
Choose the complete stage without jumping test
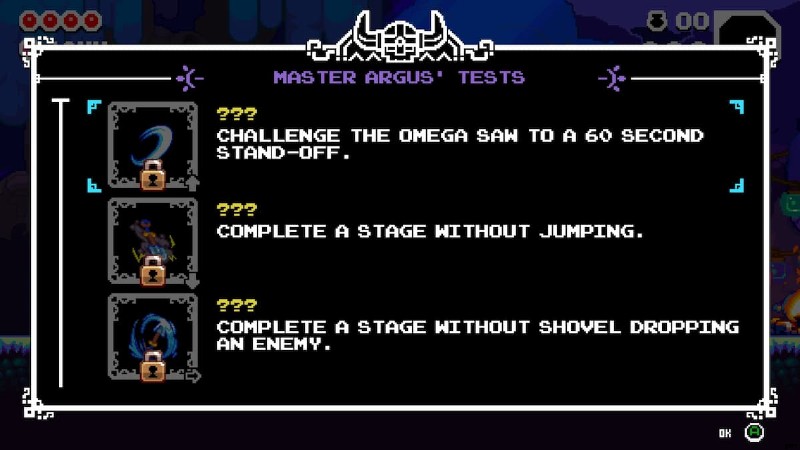pyautogui.click(x=430, y=232)
